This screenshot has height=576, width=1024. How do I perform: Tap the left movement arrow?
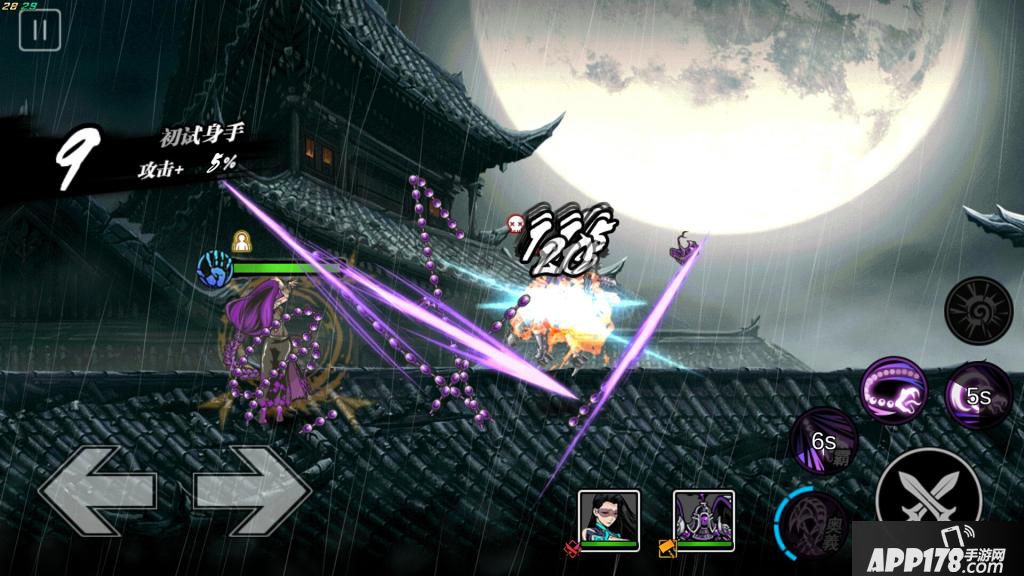tap(96, 491)
